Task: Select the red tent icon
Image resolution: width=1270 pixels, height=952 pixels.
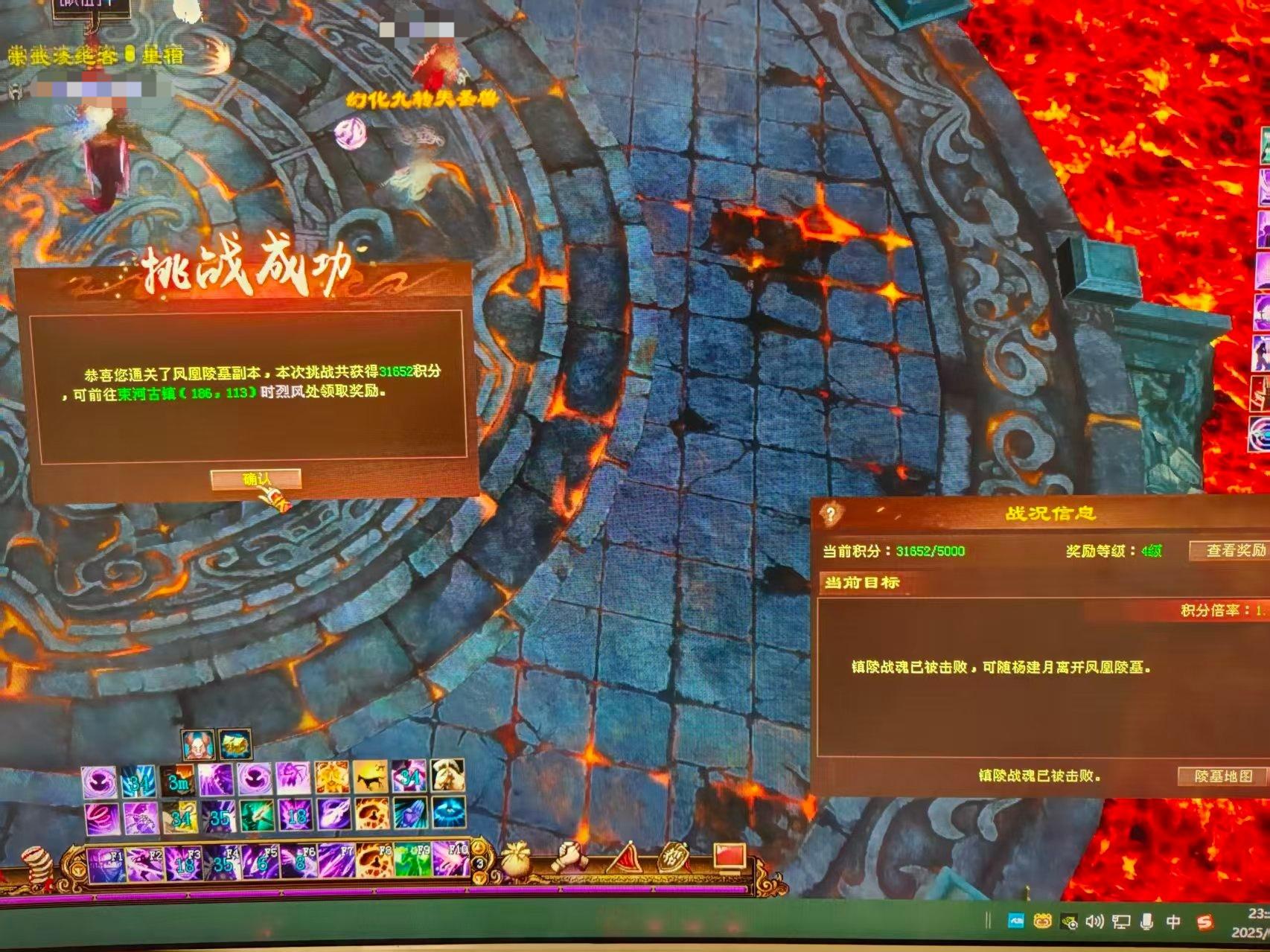Action: tap(624, 858)
